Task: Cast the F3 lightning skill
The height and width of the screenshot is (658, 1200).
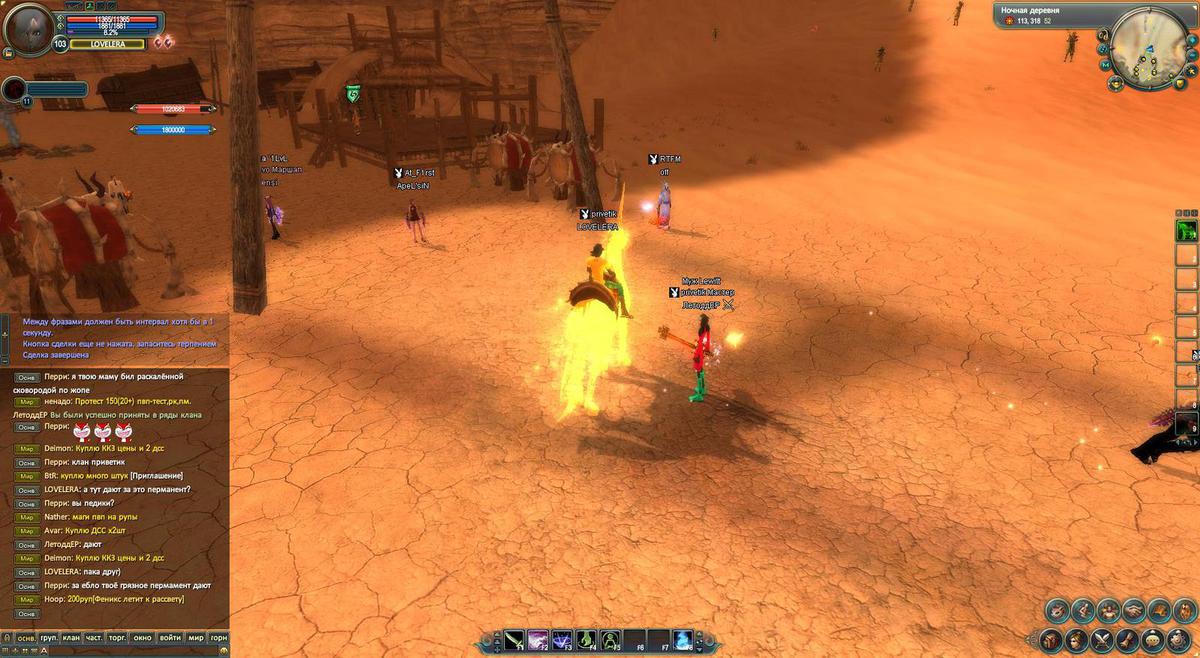Action: coord(562,639)
